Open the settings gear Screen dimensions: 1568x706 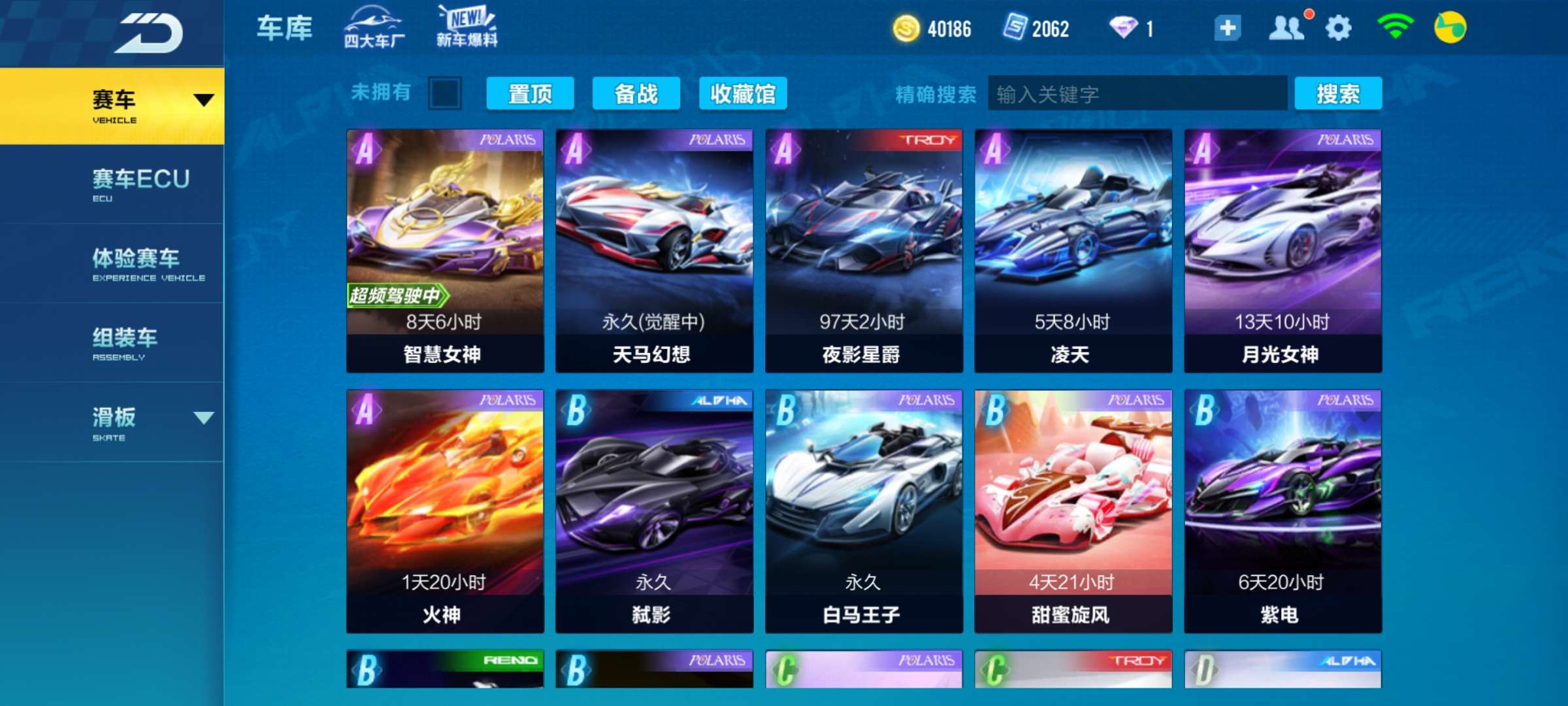[1339, 29]
